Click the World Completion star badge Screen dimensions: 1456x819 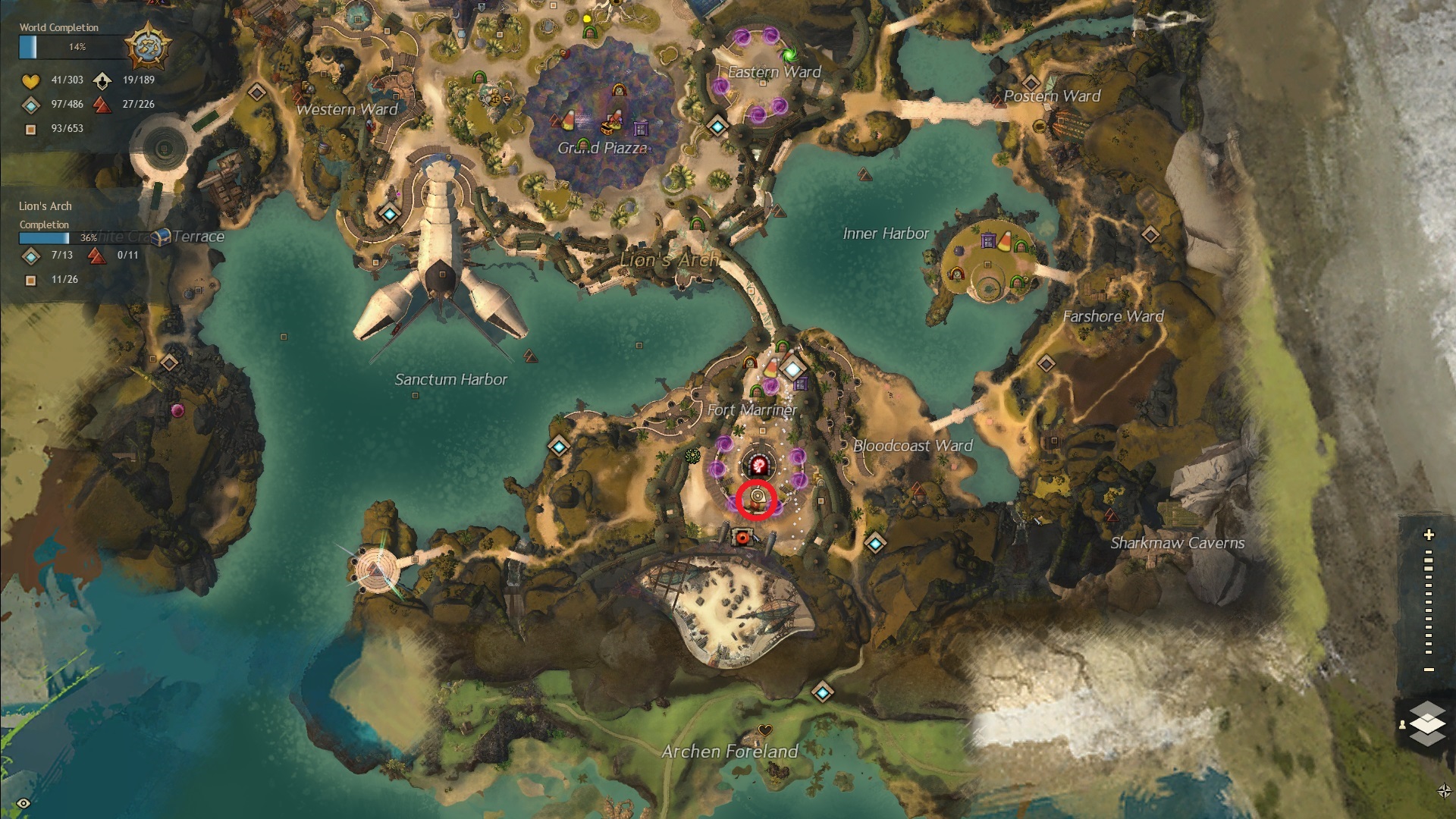click(147, 46)
